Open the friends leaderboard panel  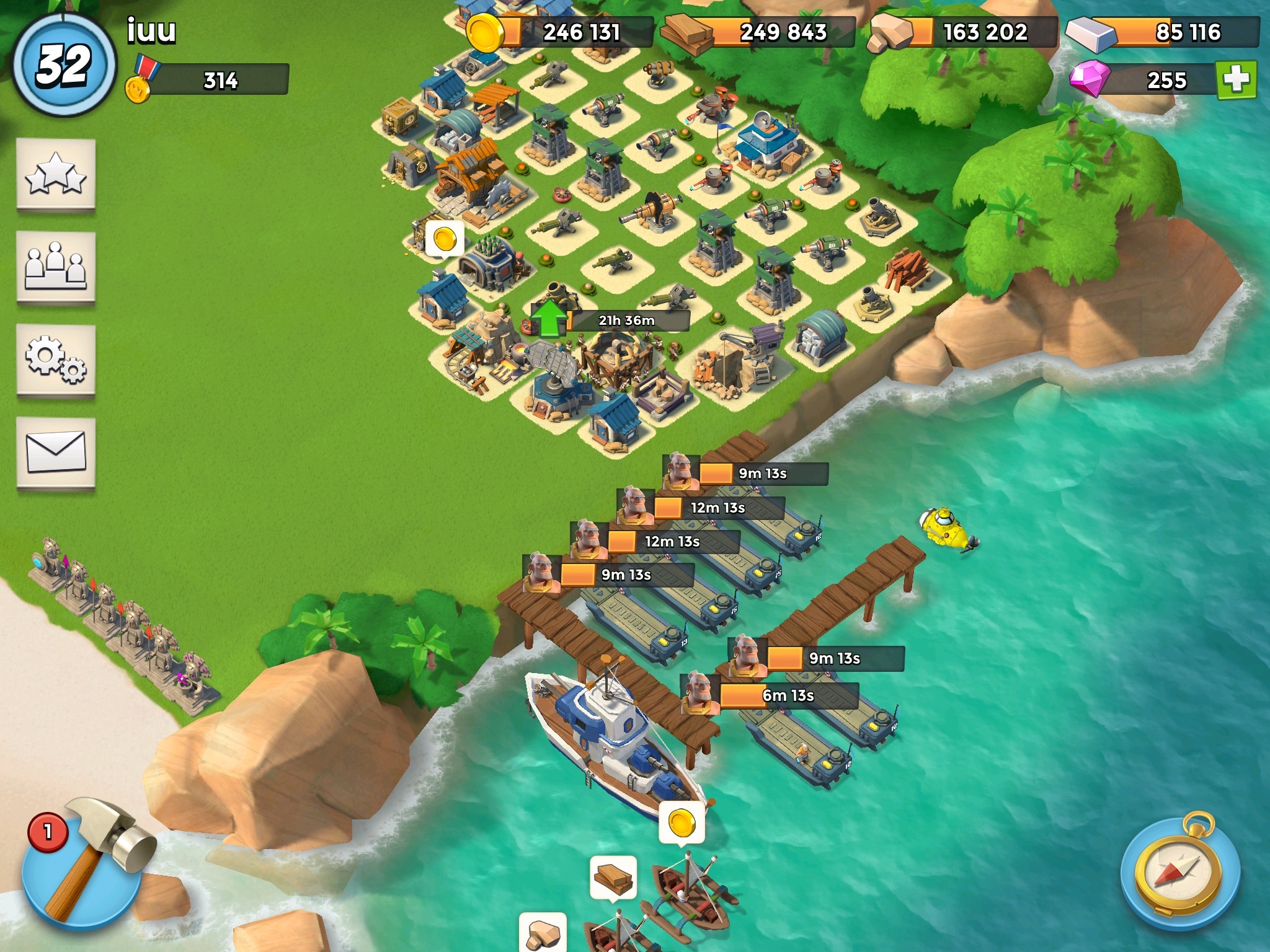pyautogui.click(x=56, y=267)
